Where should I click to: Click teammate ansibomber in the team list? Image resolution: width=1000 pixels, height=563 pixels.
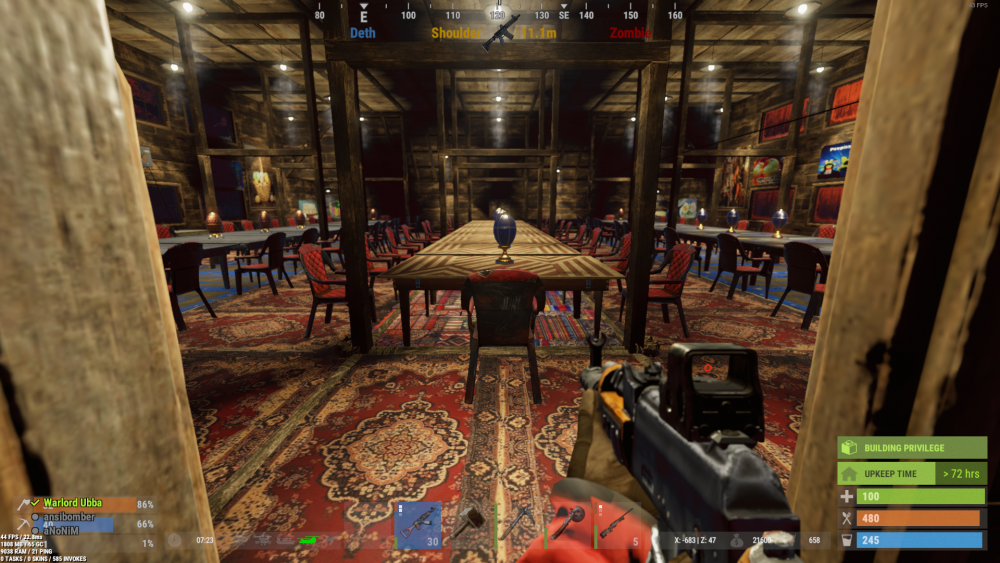(68, 517)
